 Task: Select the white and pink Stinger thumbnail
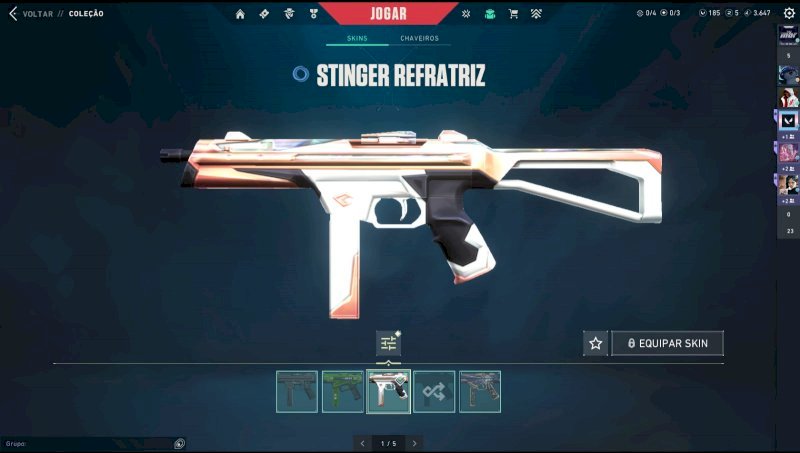tap(388, 391)
